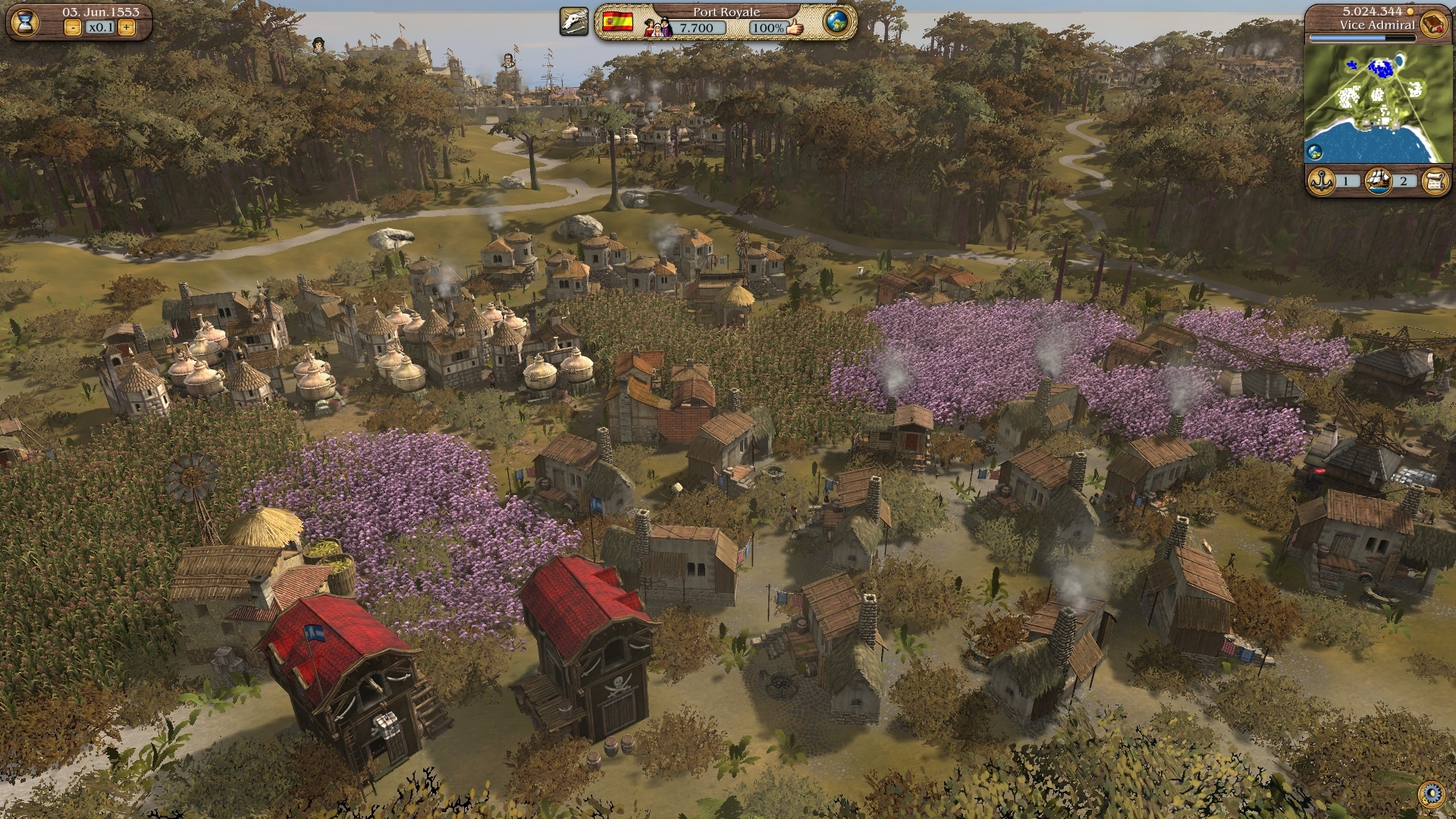This screenshot has height=819, width=1456.
Task: Click the hourglass pause icon
Action: coord(25,22)
